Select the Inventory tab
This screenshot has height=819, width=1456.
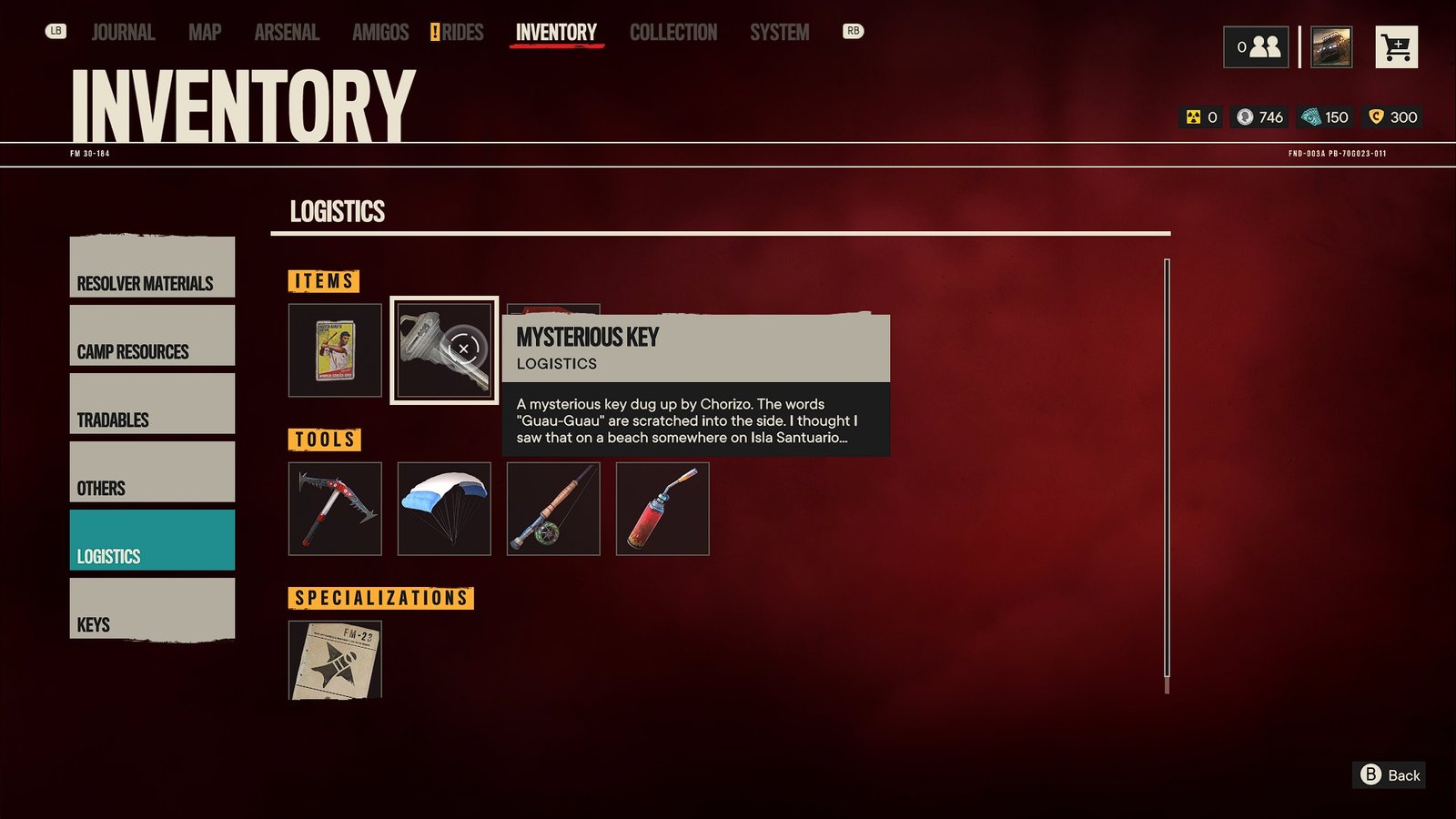click(556, 33)
